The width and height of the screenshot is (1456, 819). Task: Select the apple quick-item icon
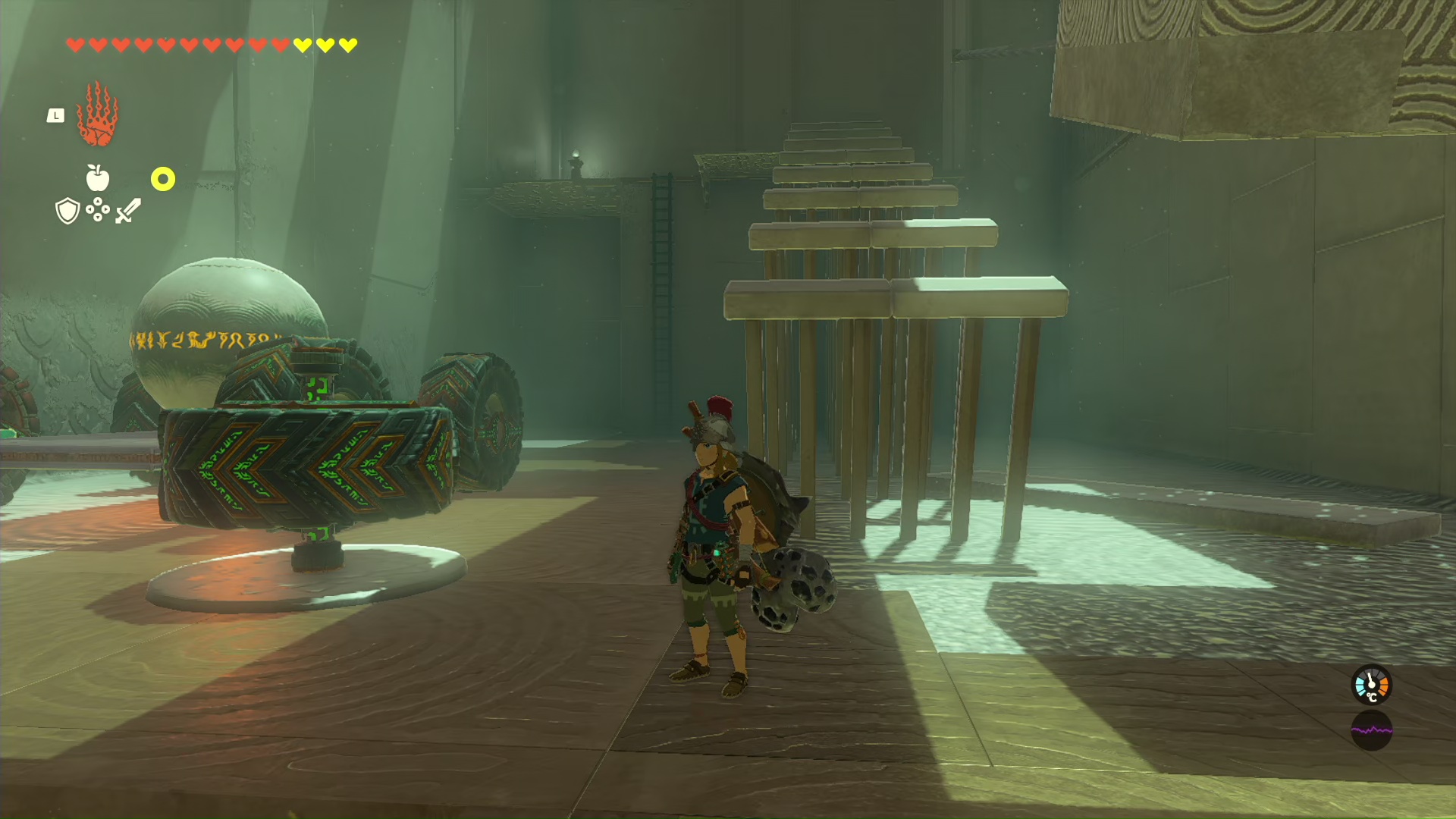[98, 178]
